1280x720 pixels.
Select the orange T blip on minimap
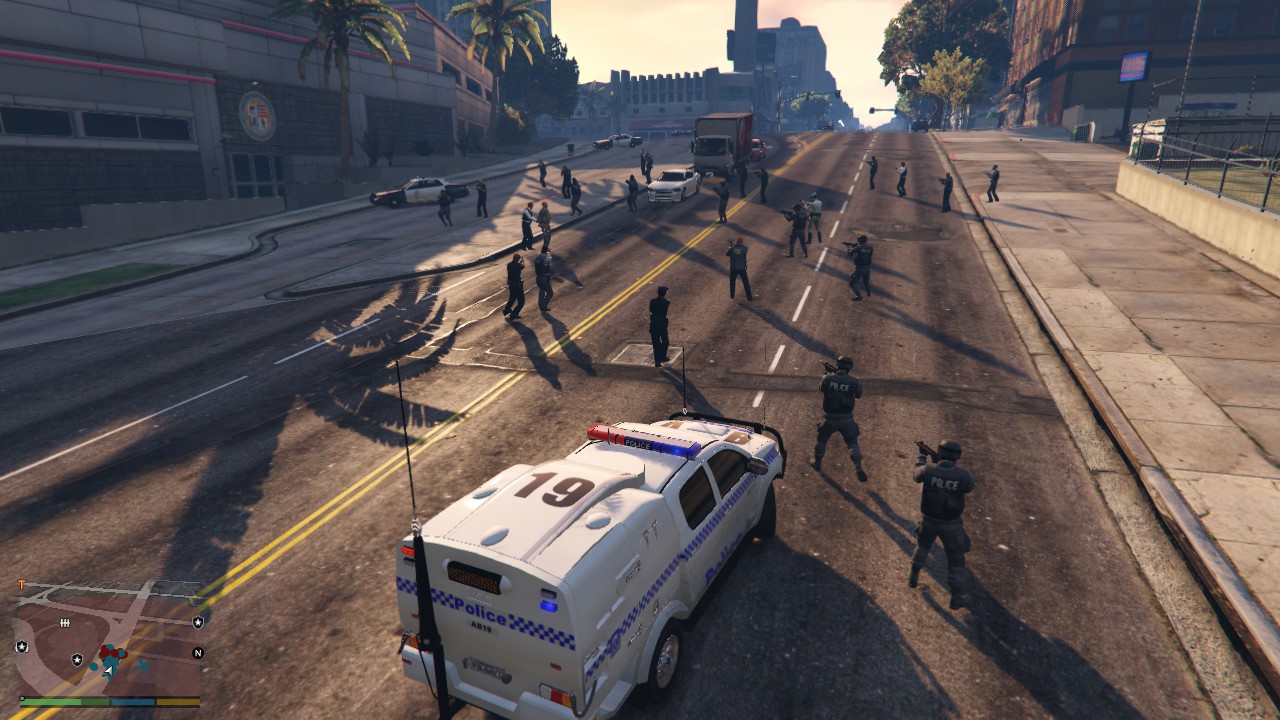22,585
